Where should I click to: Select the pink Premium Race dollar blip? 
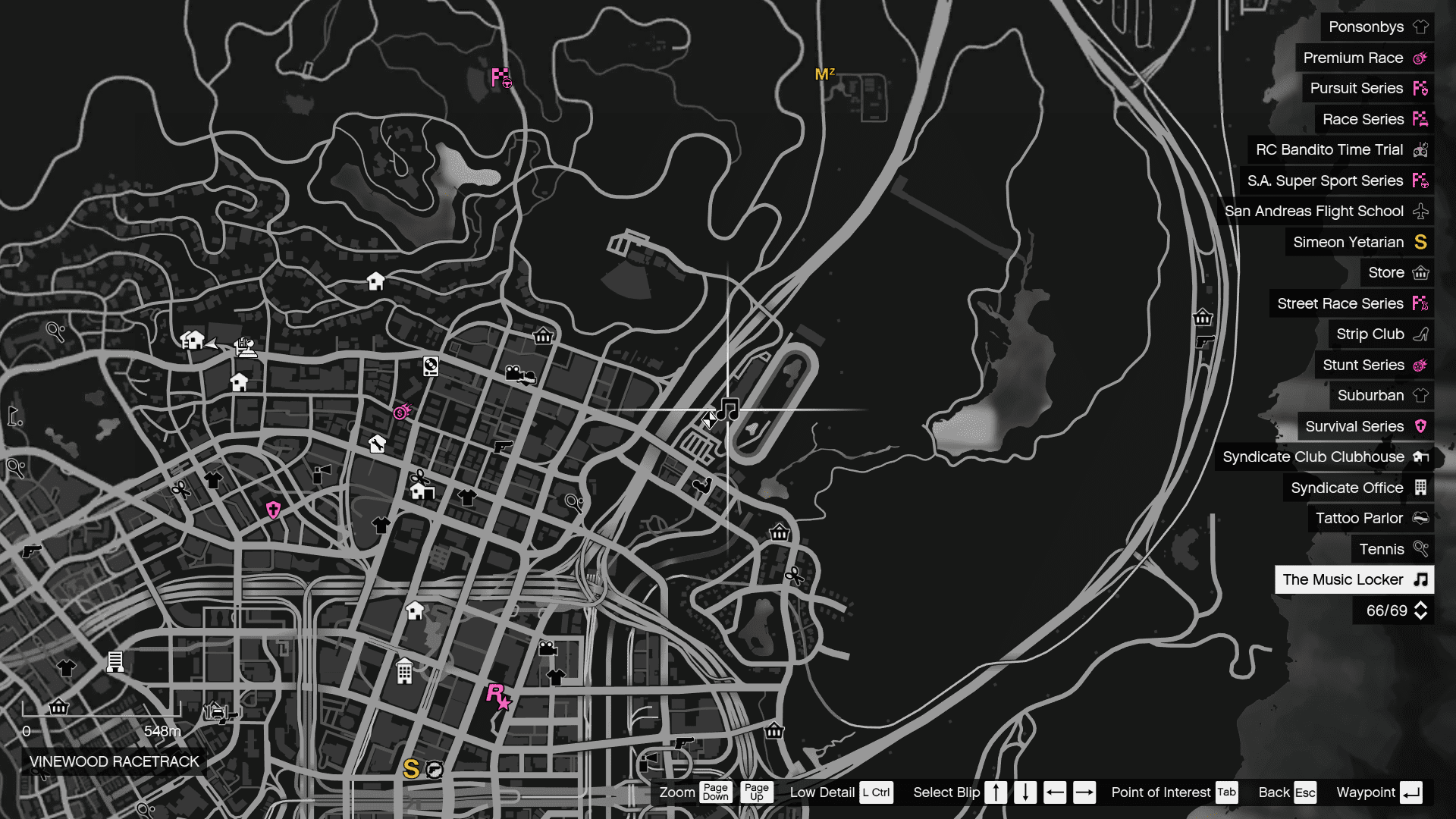[400, 413]
